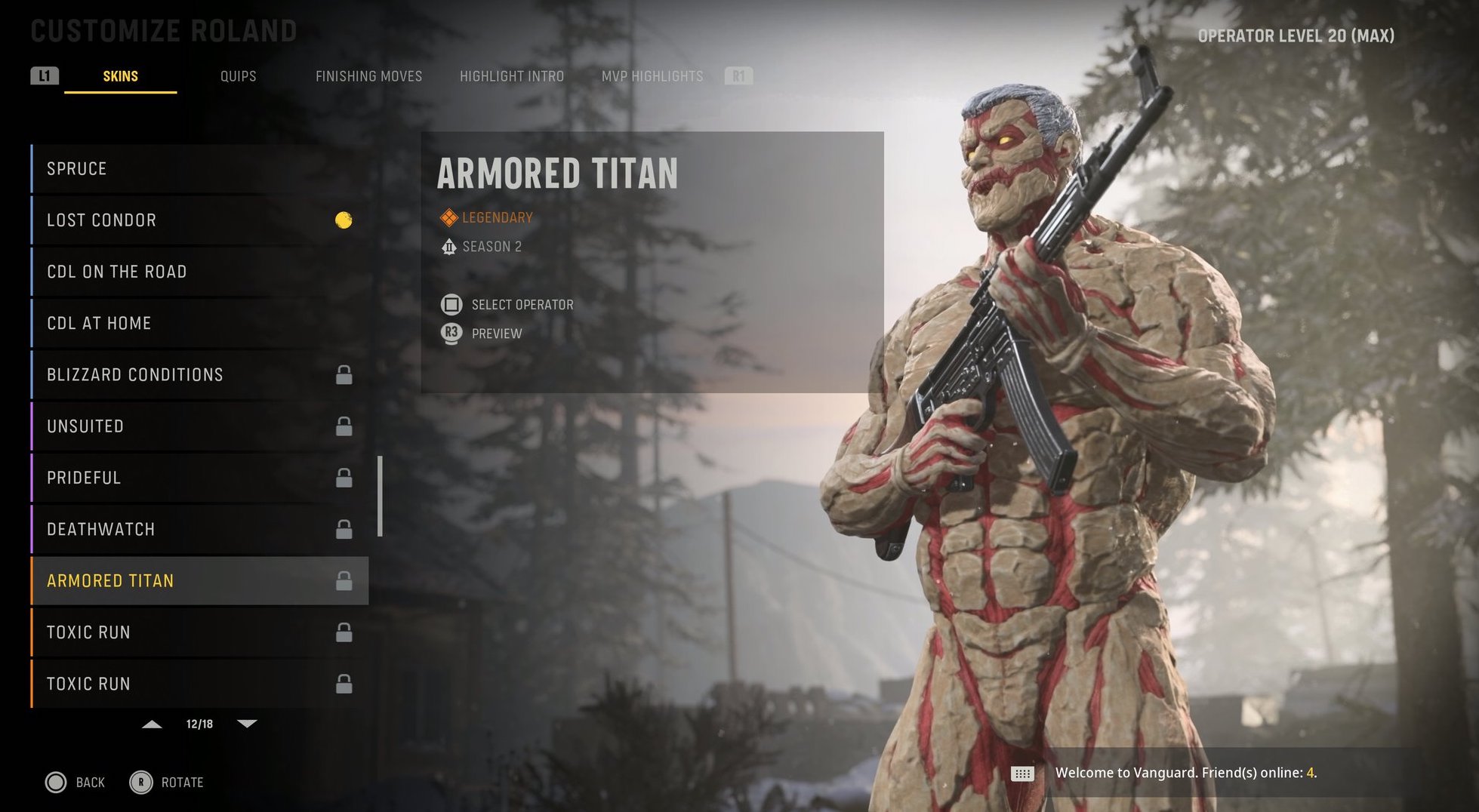Viewport: 1479px width, 812px height.
Task: Switch to the Quips tab
Action: click(238, 75)
